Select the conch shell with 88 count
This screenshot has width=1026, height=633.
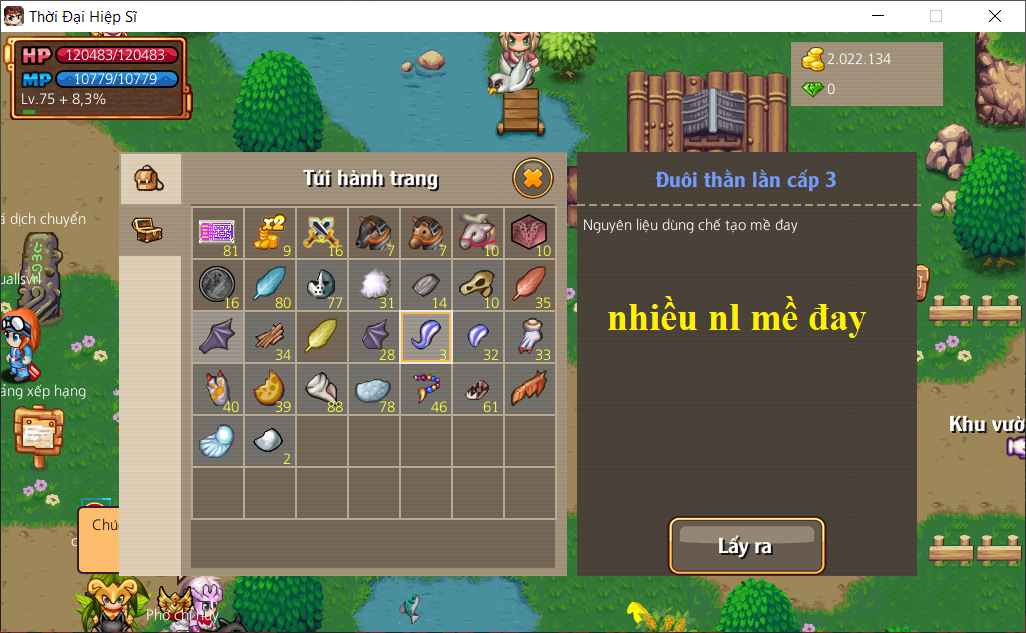(322, 389)
